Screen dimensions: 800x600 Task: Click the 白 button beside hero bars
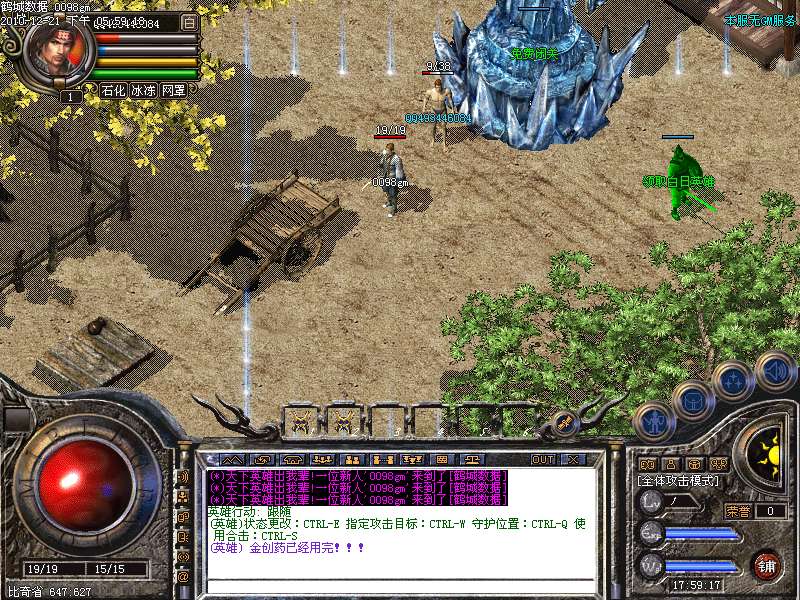[x=189, y=22]
